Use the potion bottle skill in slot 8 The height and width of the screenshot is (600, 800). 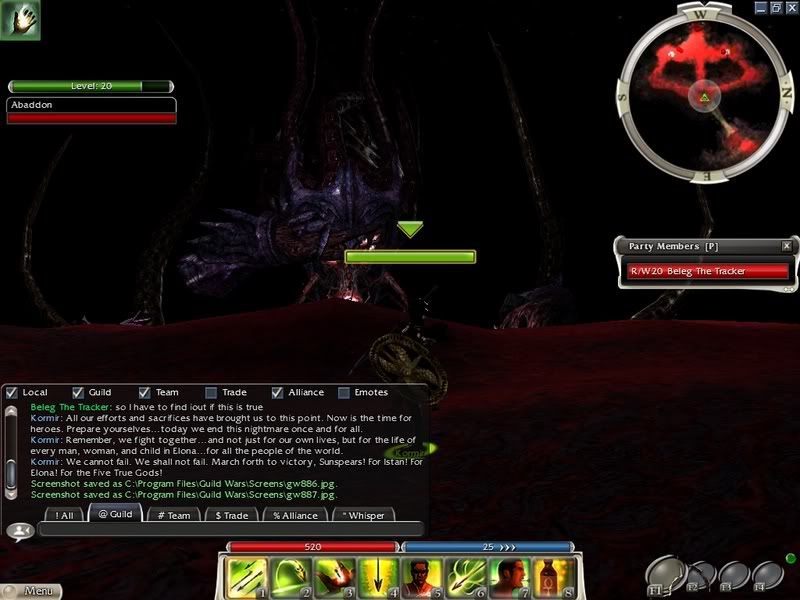[x=552, y=577]
